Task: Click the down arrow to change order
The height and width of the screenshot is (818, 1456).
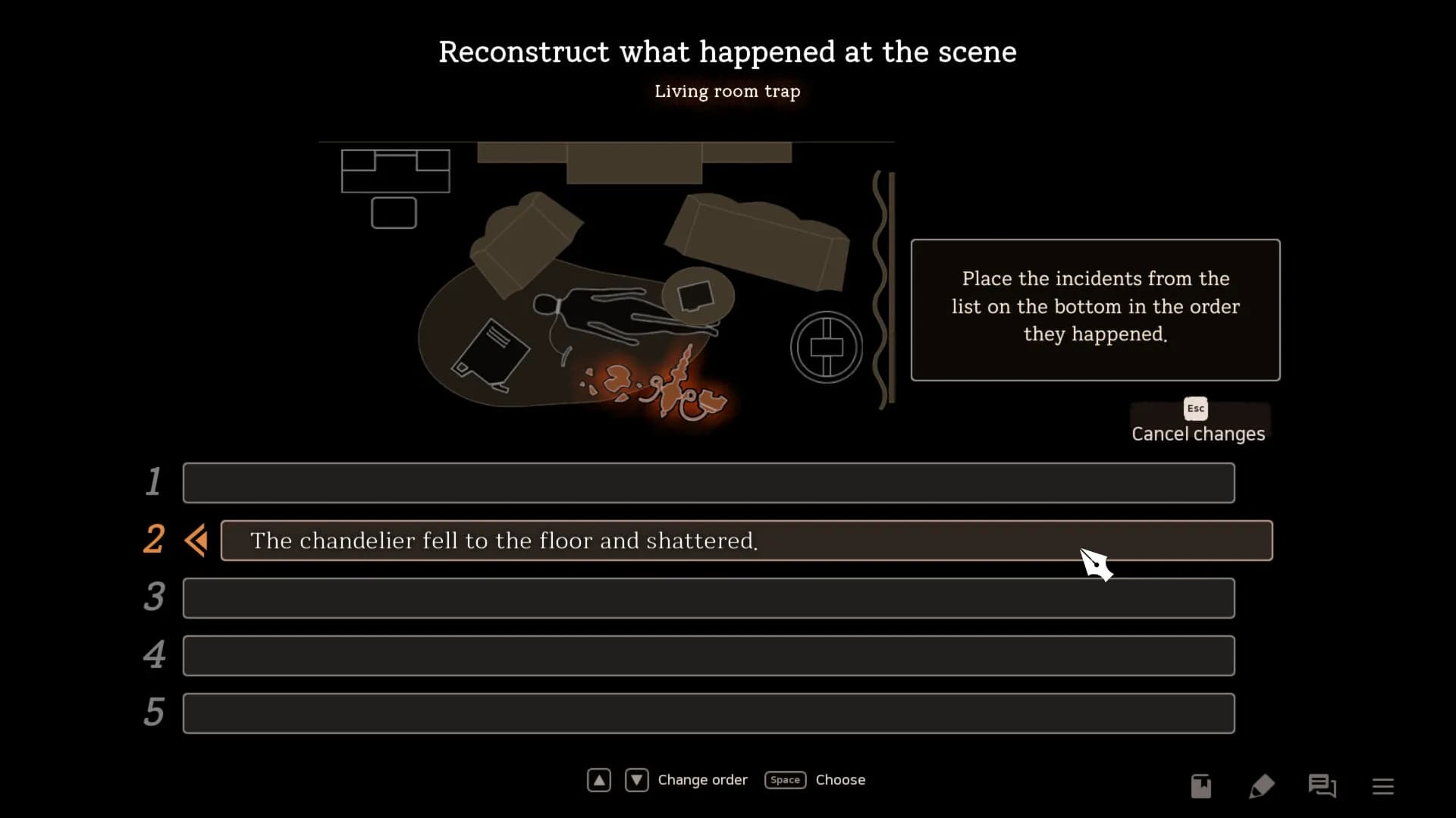Action: tap(636, 779)
